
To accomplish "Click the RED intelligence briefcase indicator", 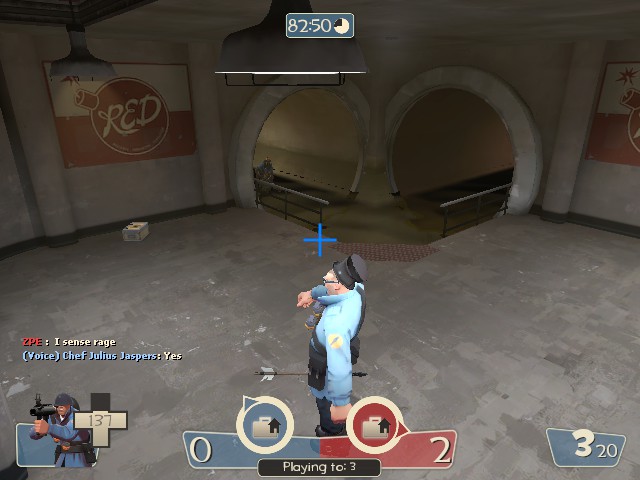I will coord(375,426).
